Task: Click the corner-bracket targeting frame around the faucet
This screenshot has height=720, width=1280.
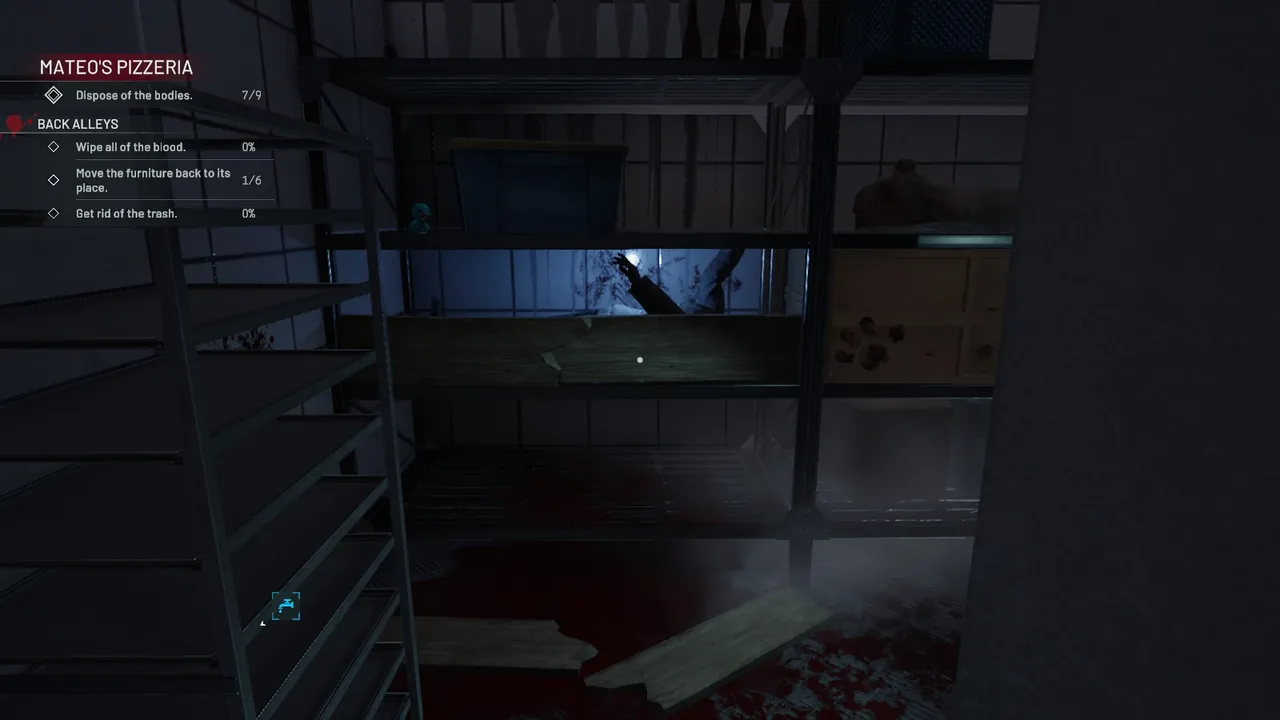Action: click(285, 606)
